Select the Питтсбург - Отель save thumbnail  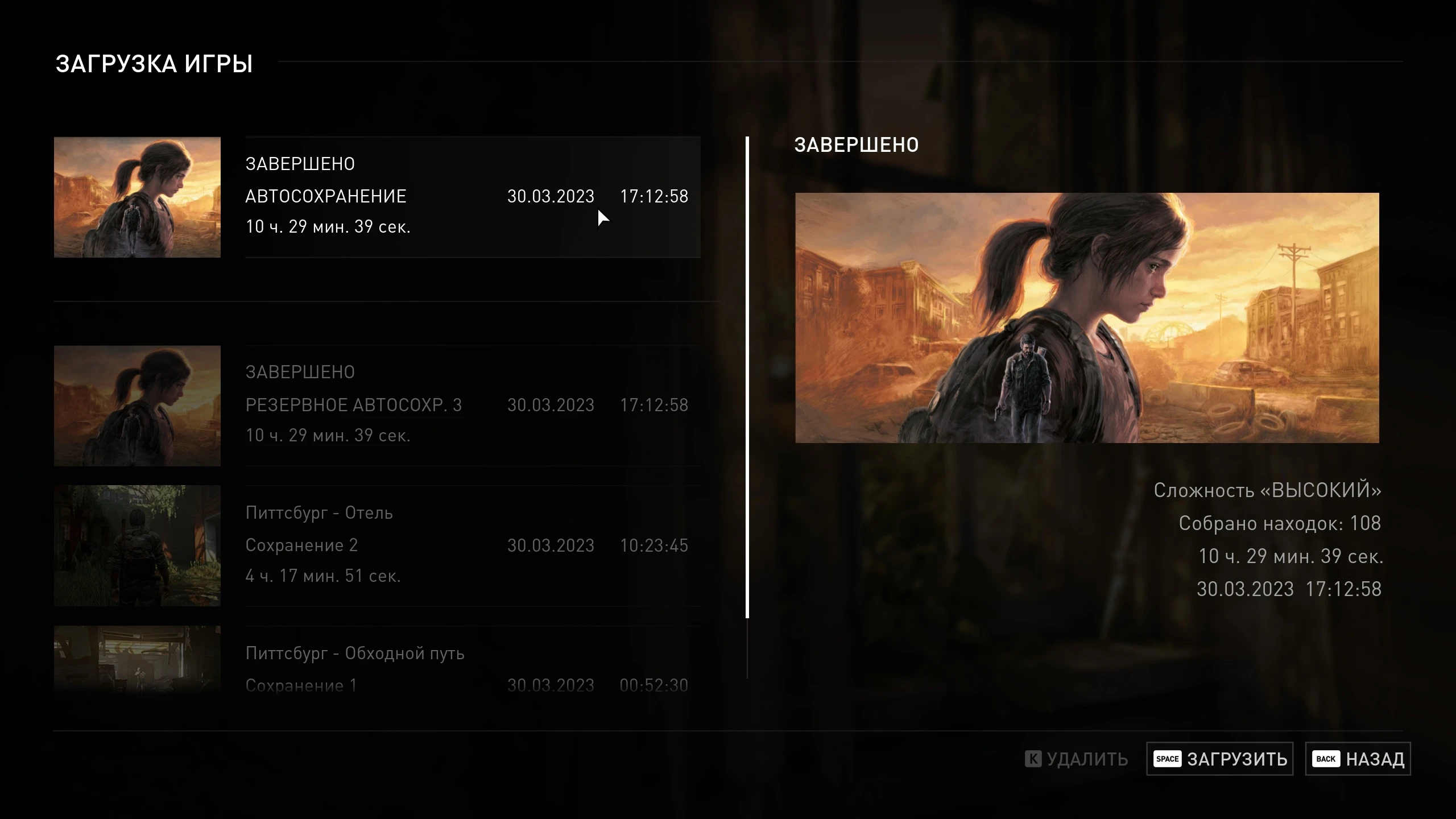coord(136,545)
